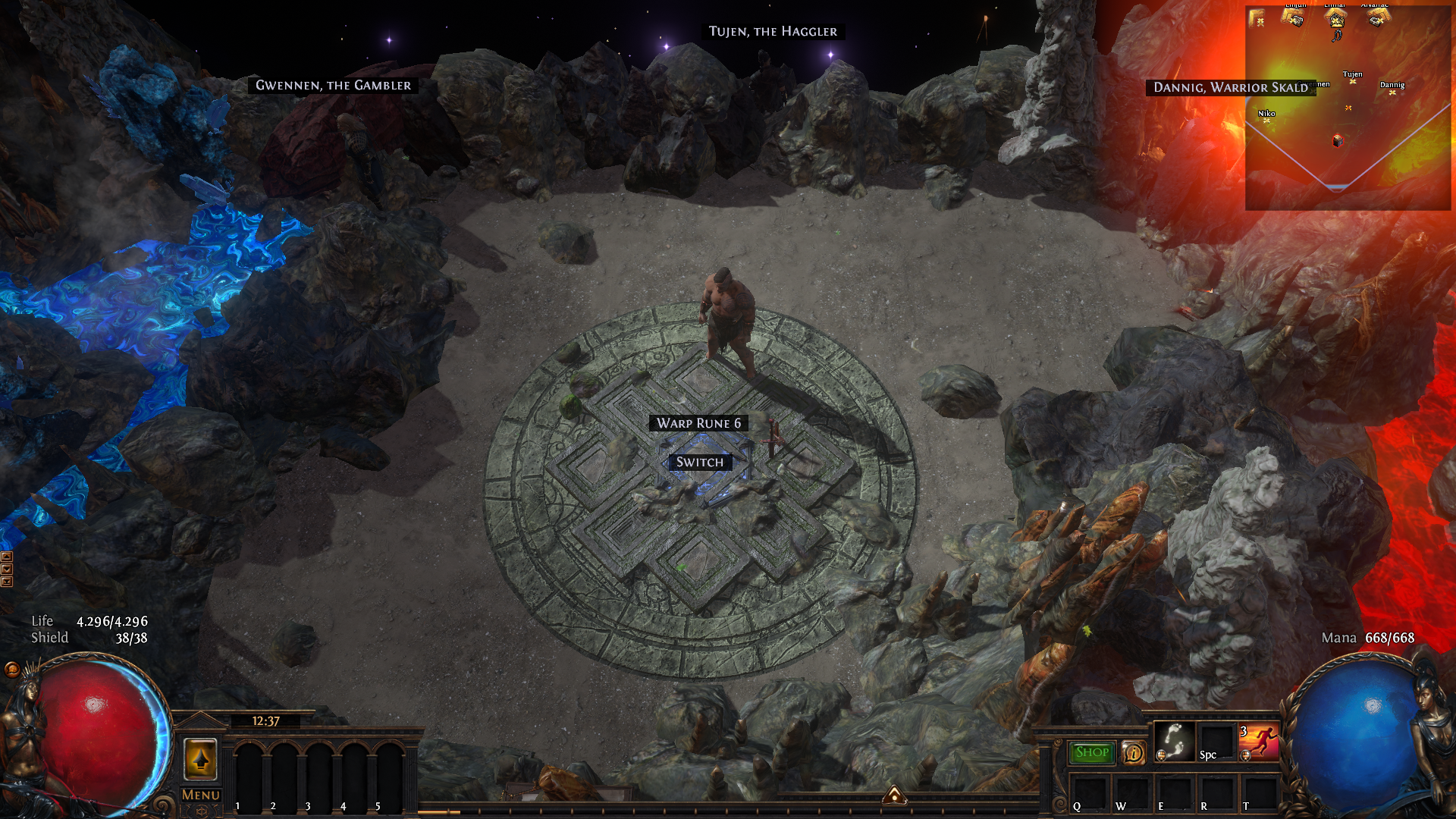The width and height of the screenshot is (1456, 819).
Task: Click the Tujen marker on the minimap
Action: 1352,81
